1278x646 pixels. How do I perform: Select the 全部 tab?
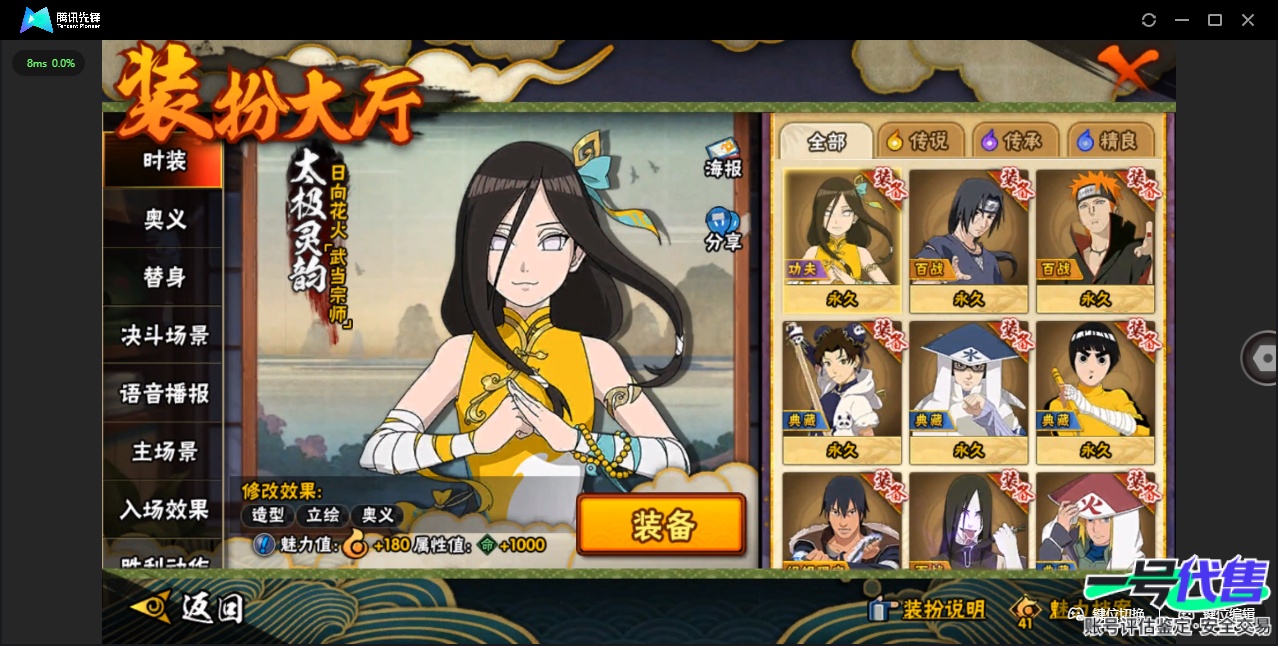[x=826, y=141]
